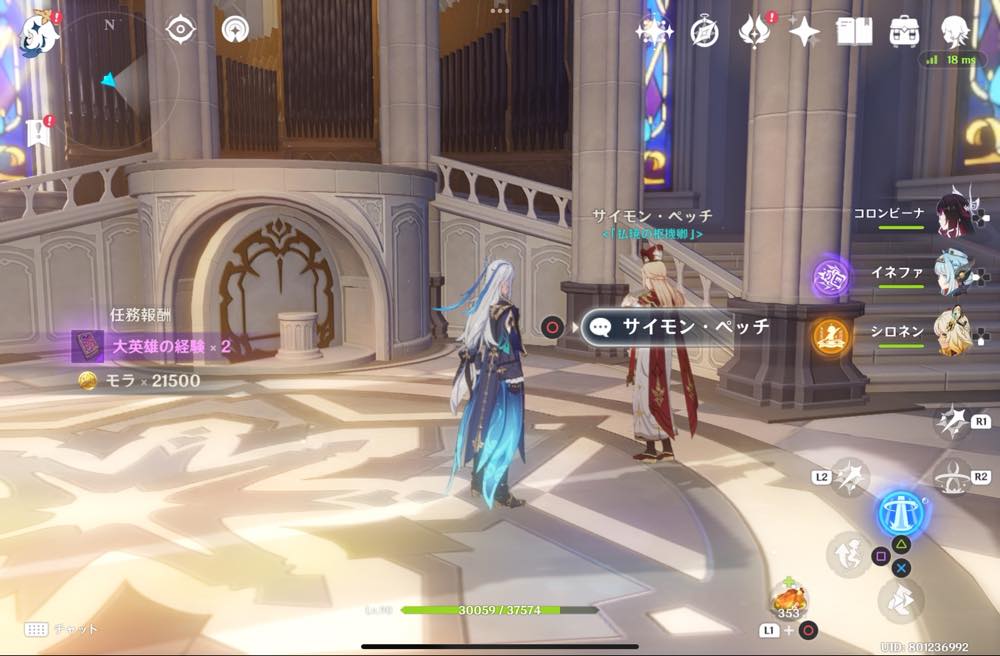The image size is (1000, 656).
Task: Open the Adventurer Handbook book icon
Action: (x=855, y=32)
